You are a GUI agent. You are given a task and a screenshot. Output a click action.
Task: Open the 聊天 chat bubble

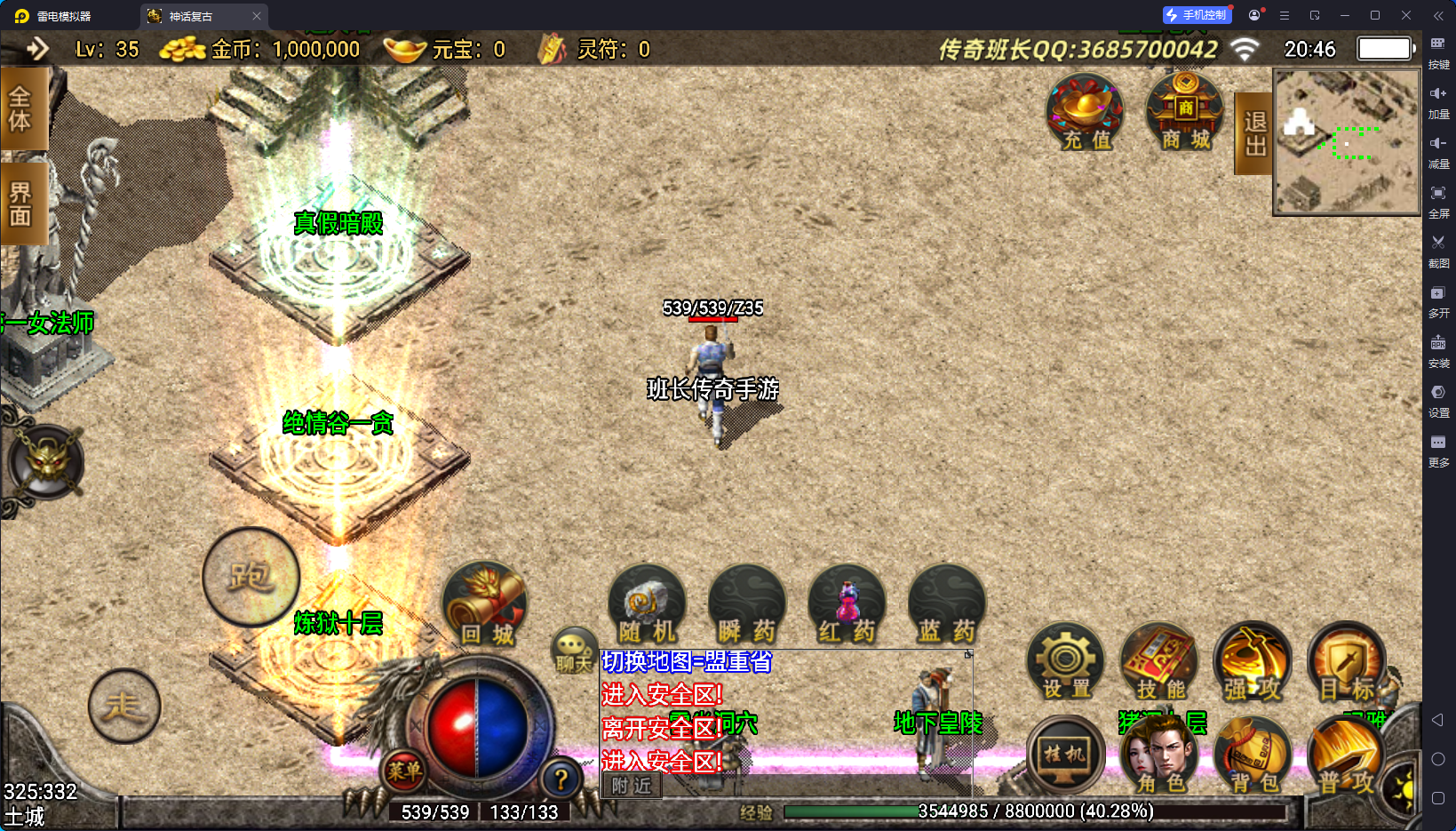pyautogui.click(x=573, y=651)
